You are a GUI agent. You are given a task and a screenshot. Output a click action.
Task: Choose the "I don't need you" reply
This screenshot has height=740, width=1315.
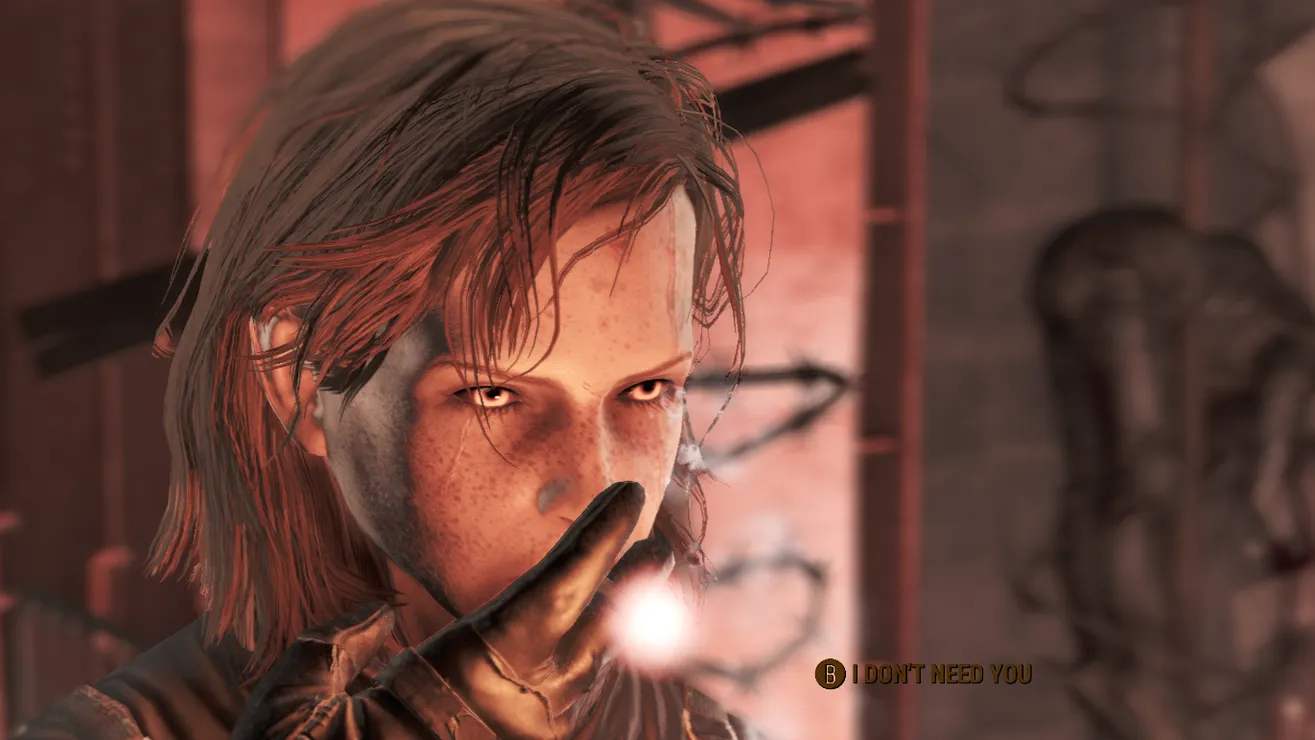[x=939, y=674]
